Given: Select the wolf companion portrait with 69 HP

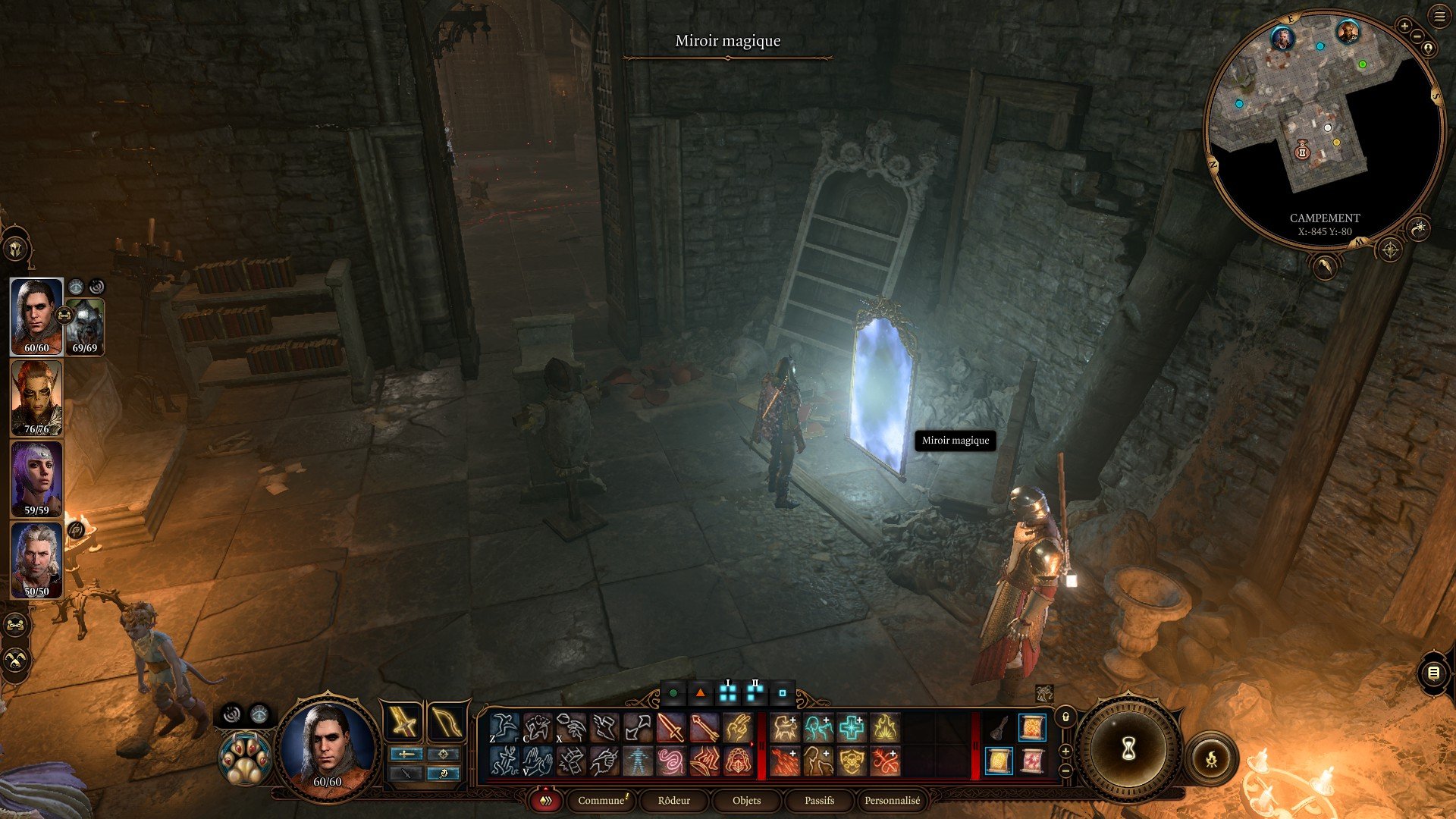Looking at the screenshot, I should point(85,327).
